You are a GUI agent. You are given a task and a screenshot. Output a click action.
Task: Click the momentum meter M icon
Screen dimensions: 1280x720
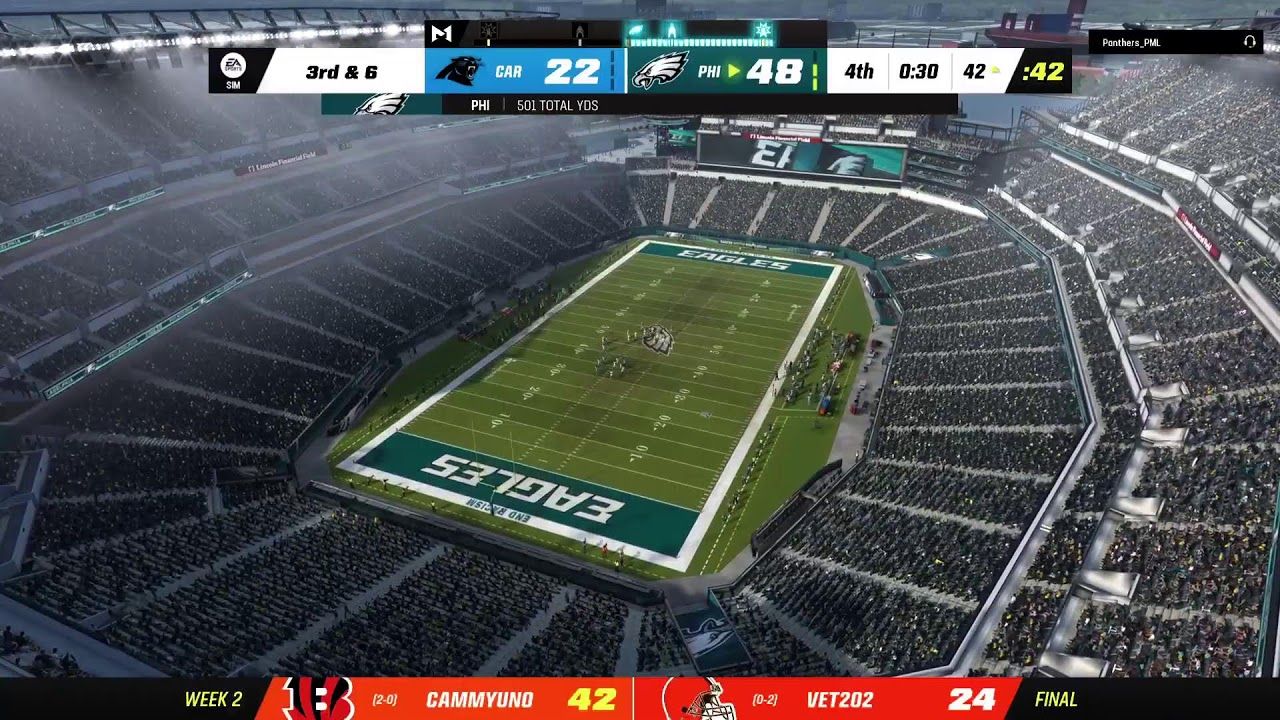(441, 33)
